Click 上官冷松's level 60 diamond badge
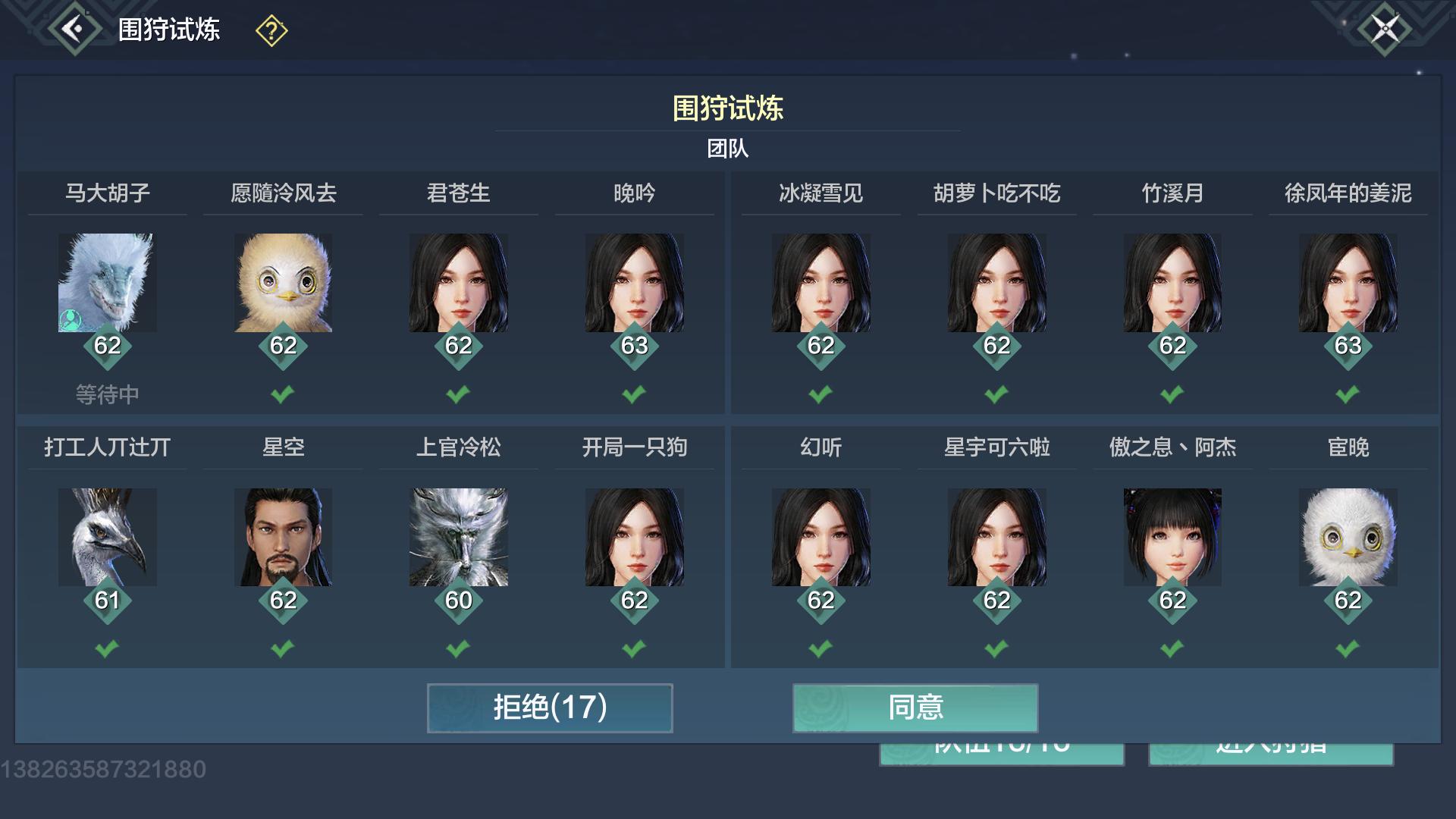 459,600
